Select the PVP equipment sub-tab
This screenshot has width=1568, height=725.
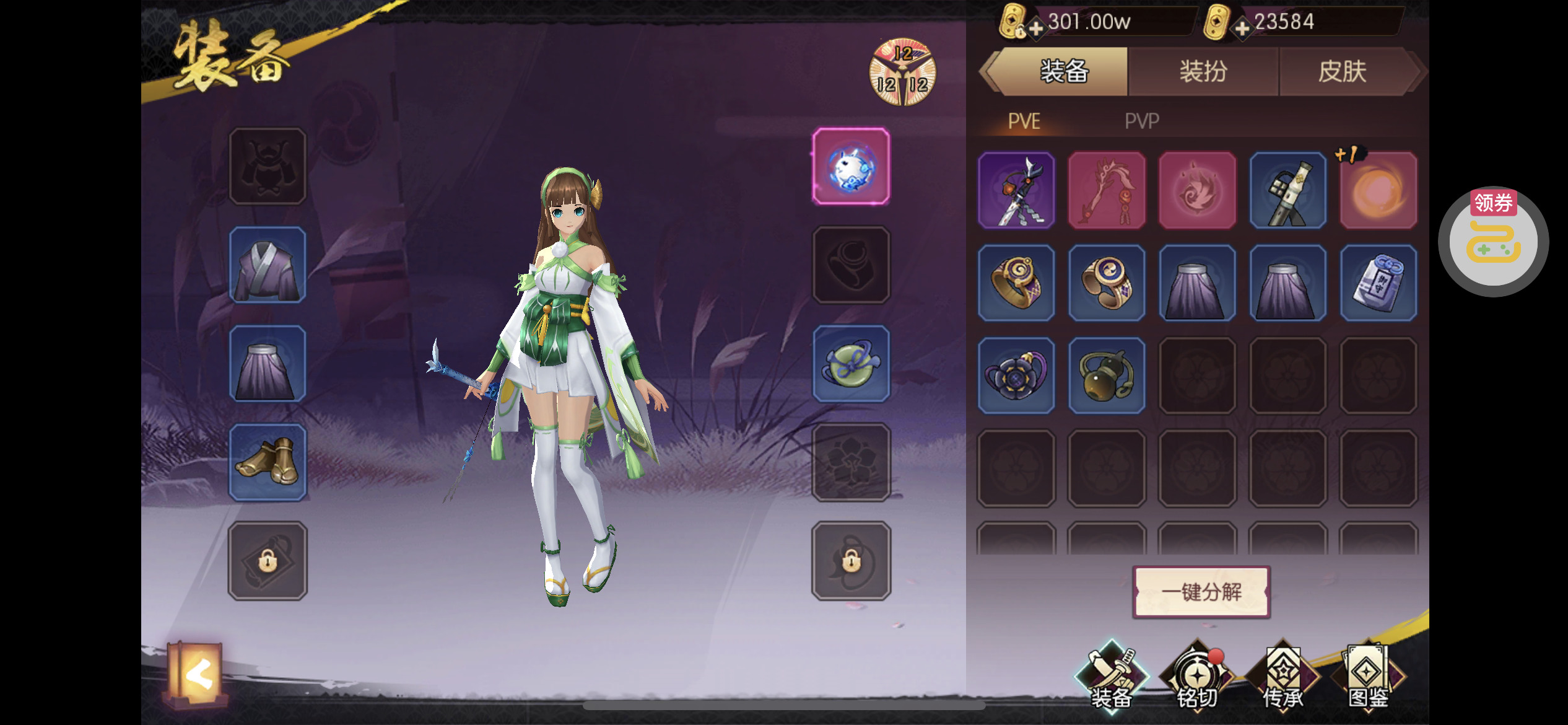1142,121
